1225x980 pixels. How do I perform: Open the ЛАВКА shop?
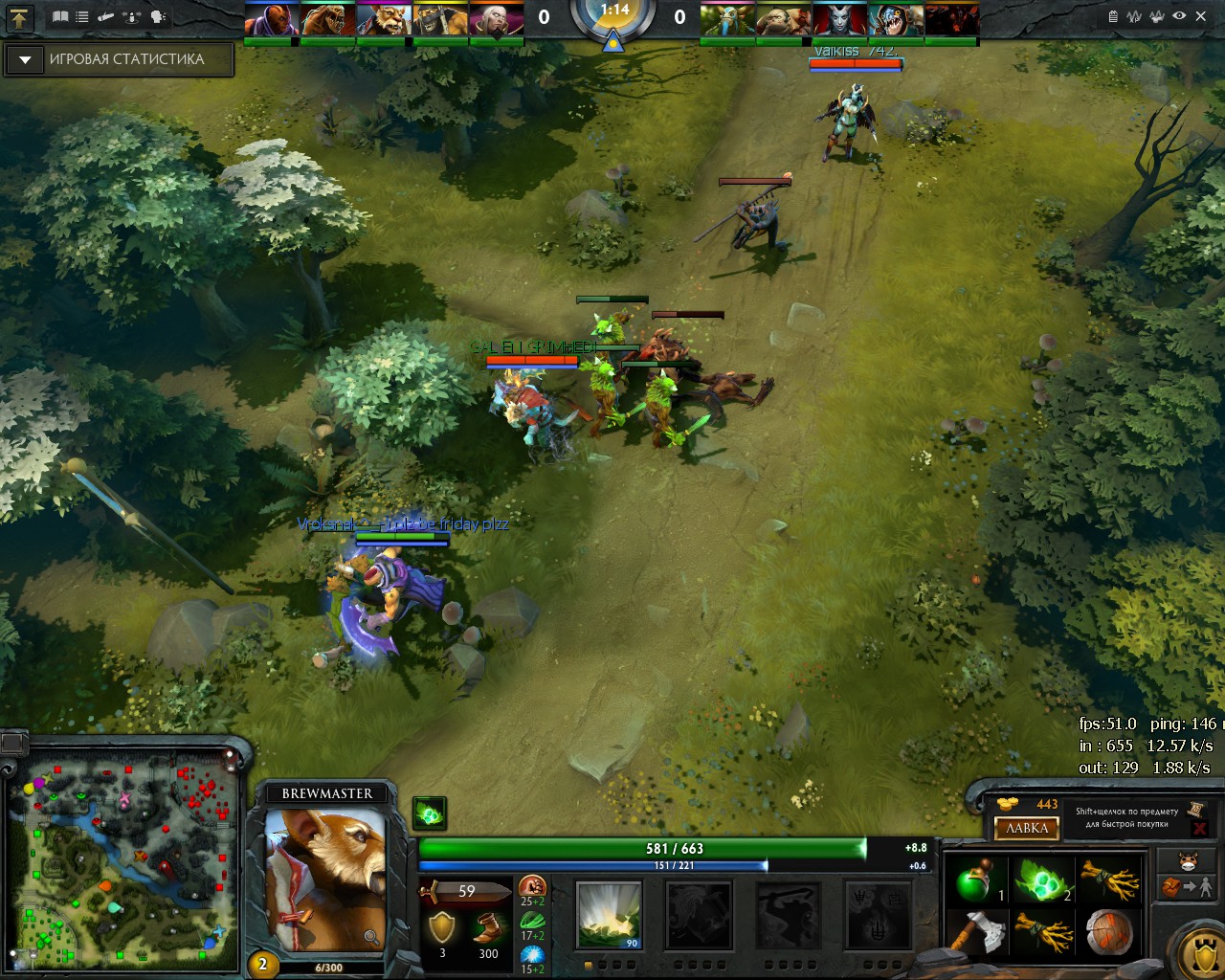[1027, 828]
